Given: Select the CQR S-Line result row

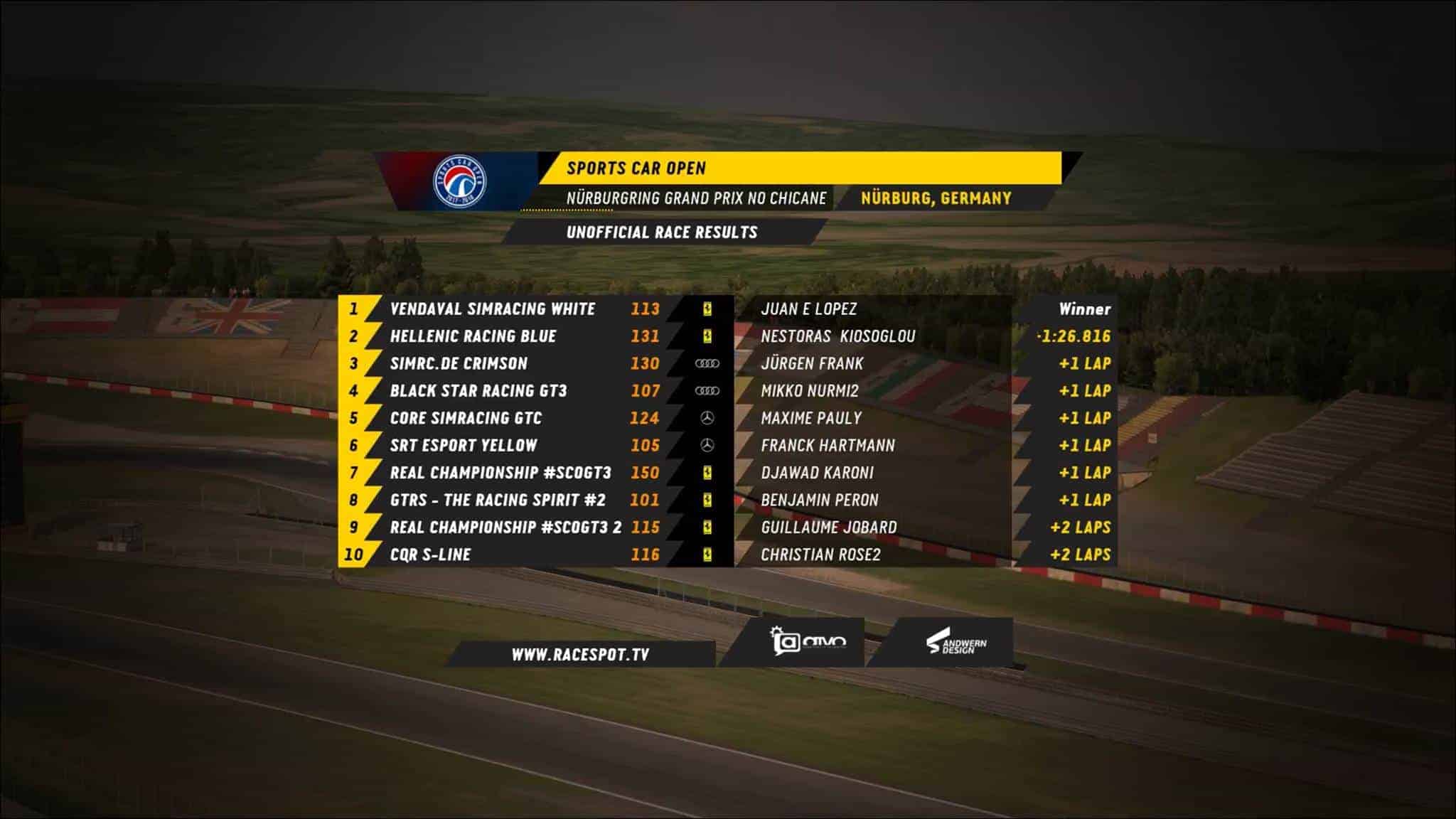Looking at the screenshot, I should [x=430, y=555].
